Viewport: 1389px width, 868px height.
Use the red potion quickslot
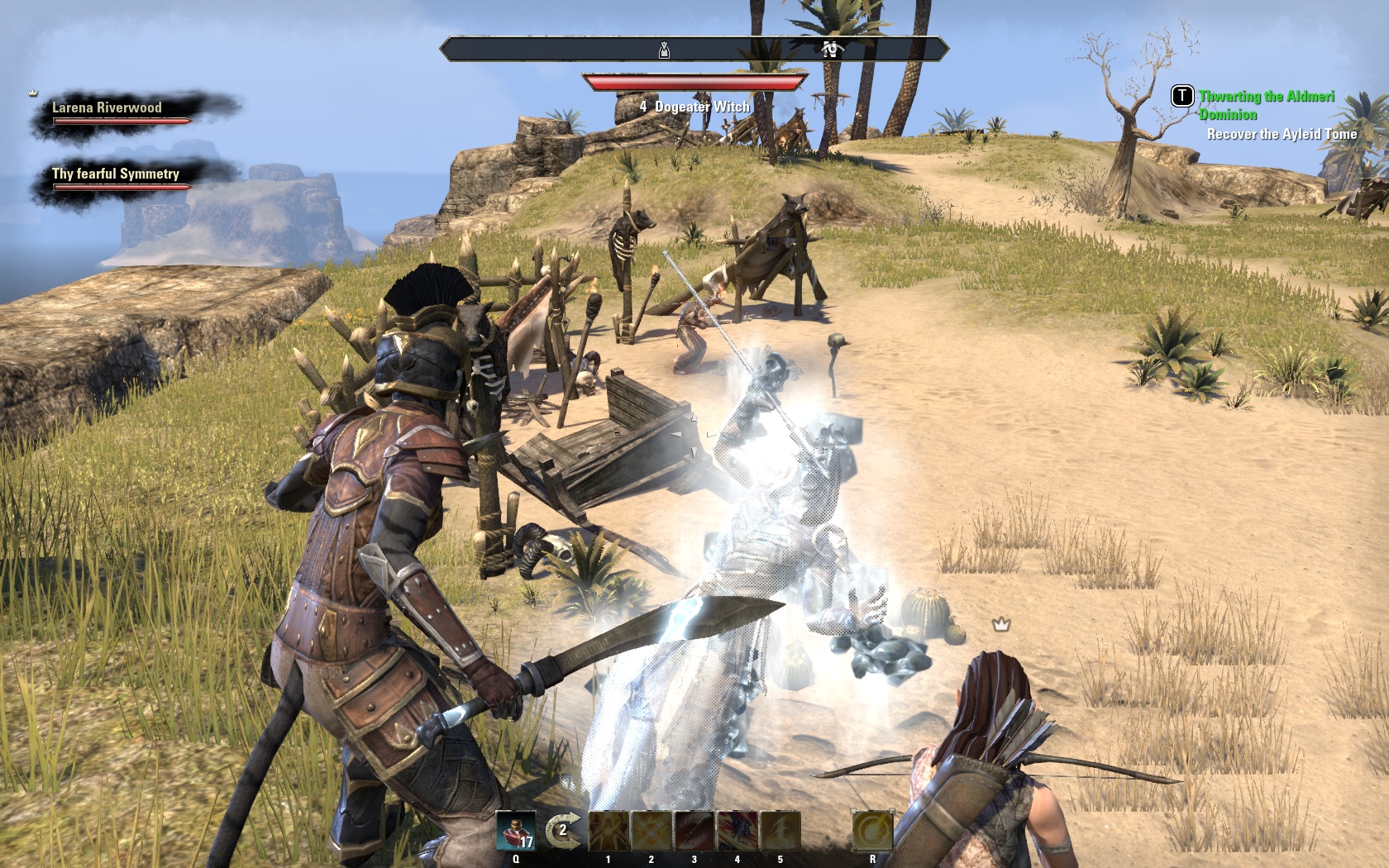516,830
